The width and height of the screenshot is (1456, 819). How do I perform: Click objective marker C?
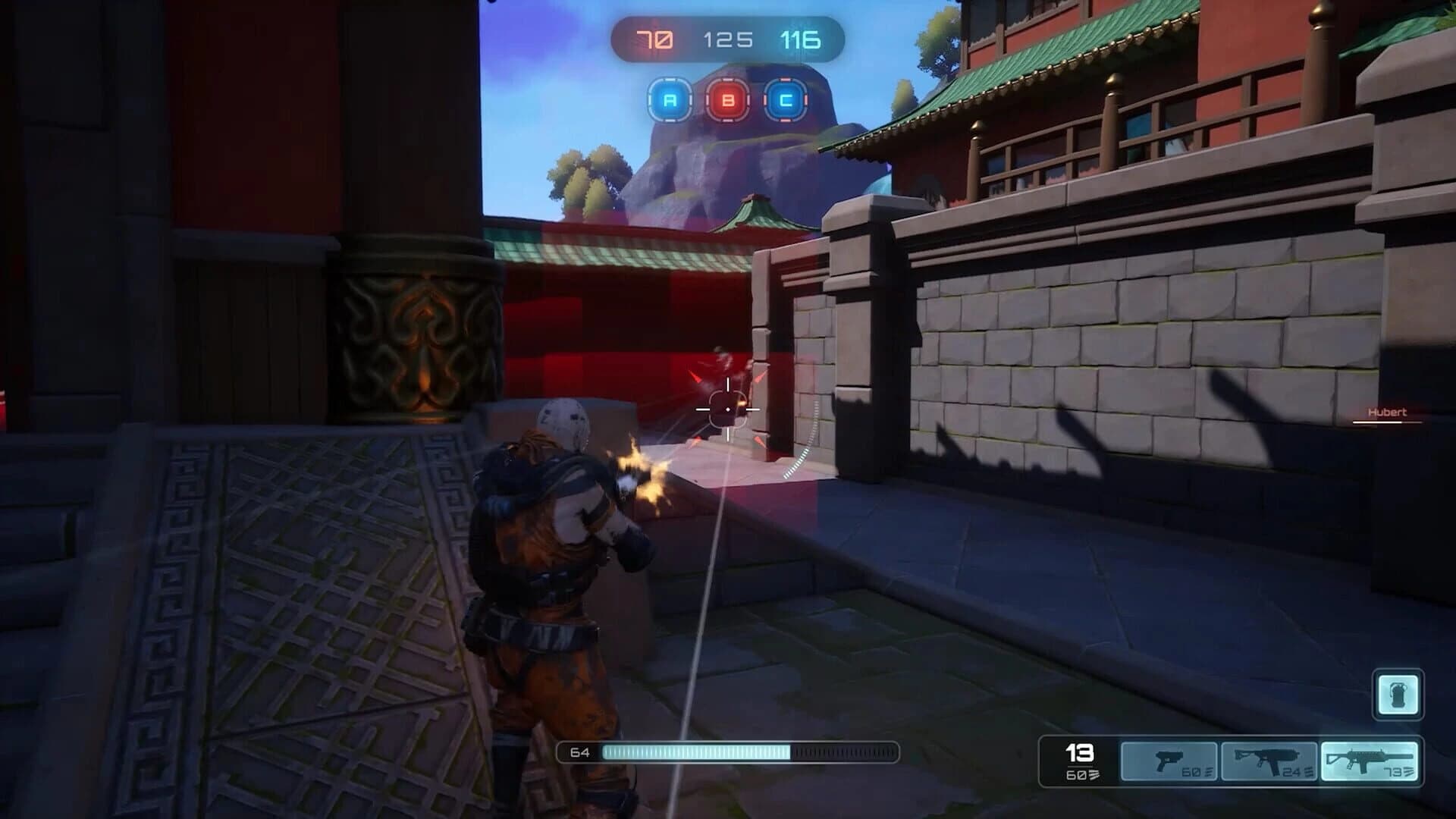click(x=785, y=98)
